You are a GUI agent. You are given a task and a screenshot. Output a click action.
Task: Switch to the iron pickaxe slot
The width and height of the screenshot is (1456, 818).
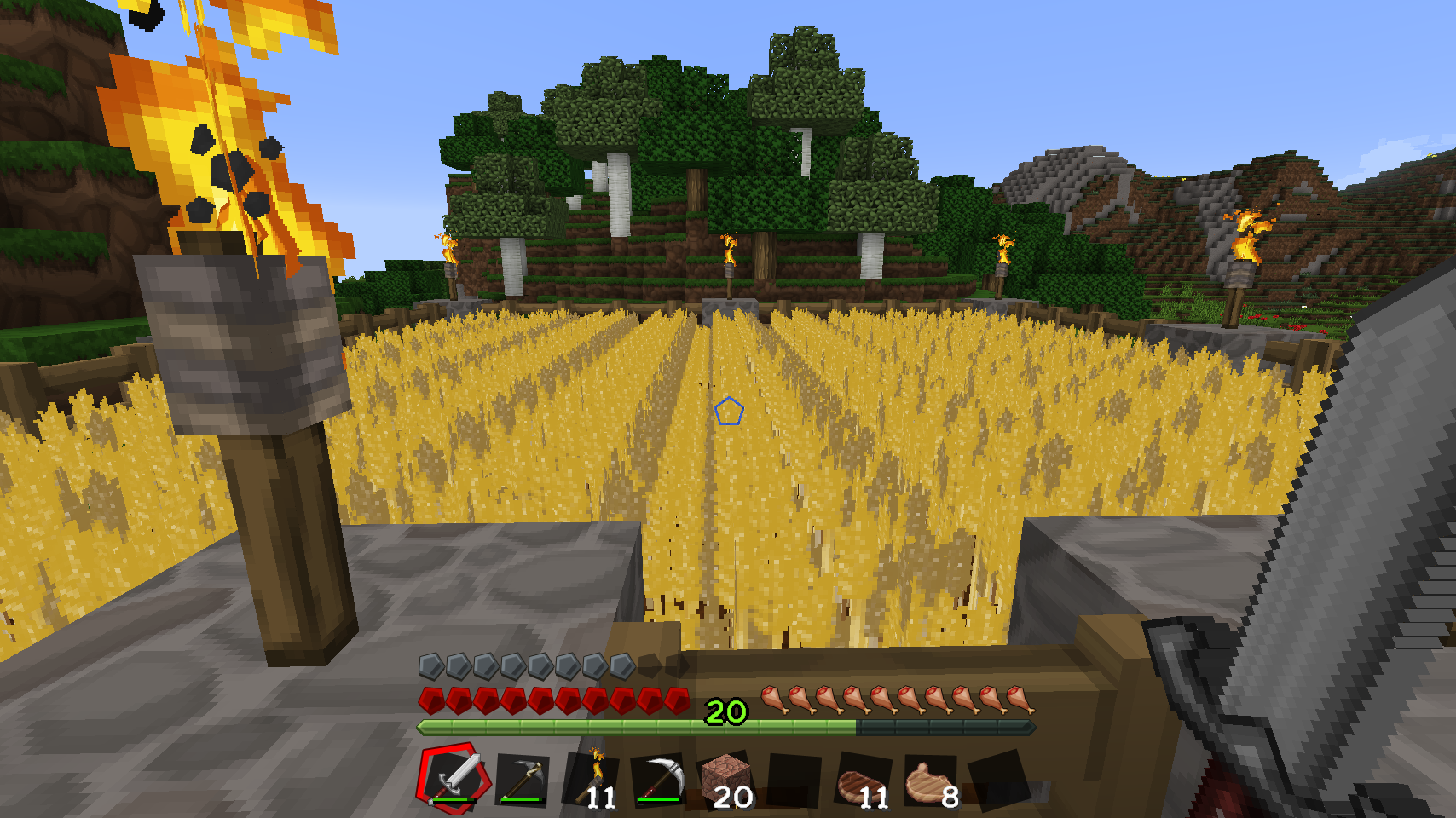coord(661,779)
